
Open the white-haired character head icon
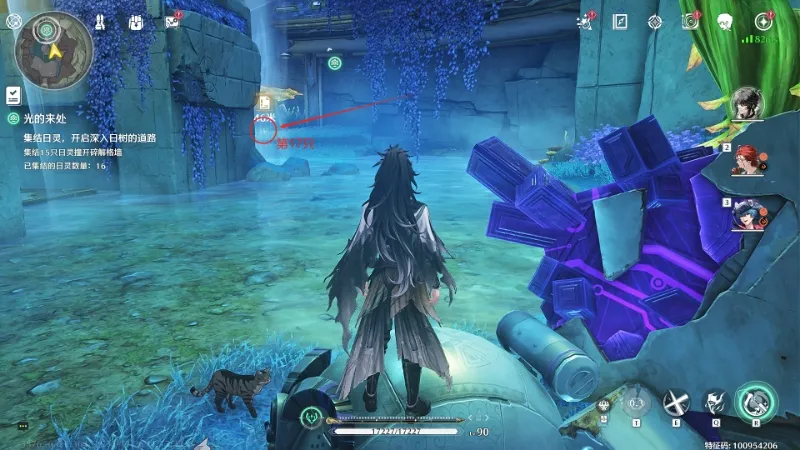point(726,21)
